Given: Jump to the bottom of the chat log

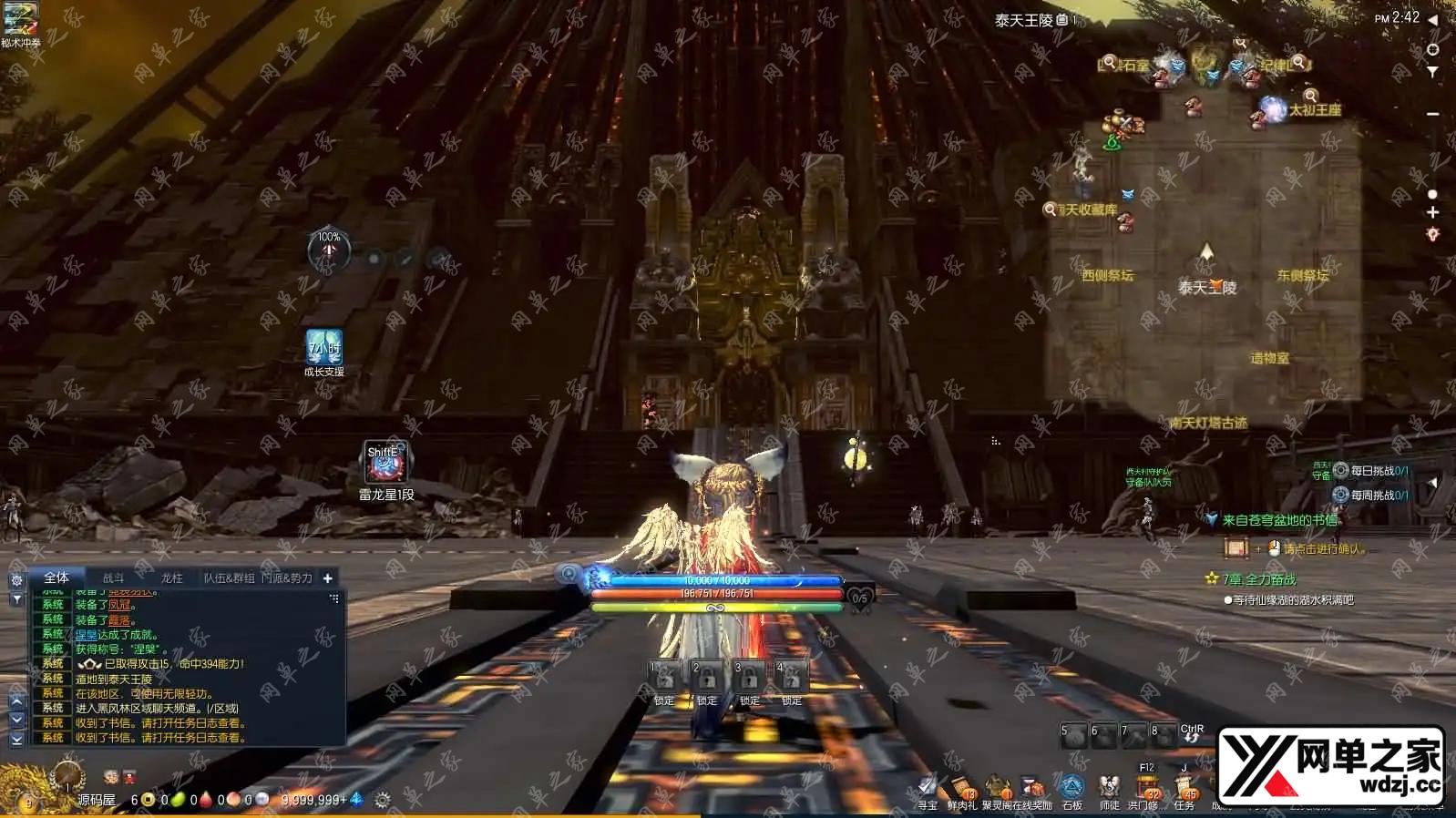Looking at the screenshot, I should pyautogui.click(x=16, y=740).
